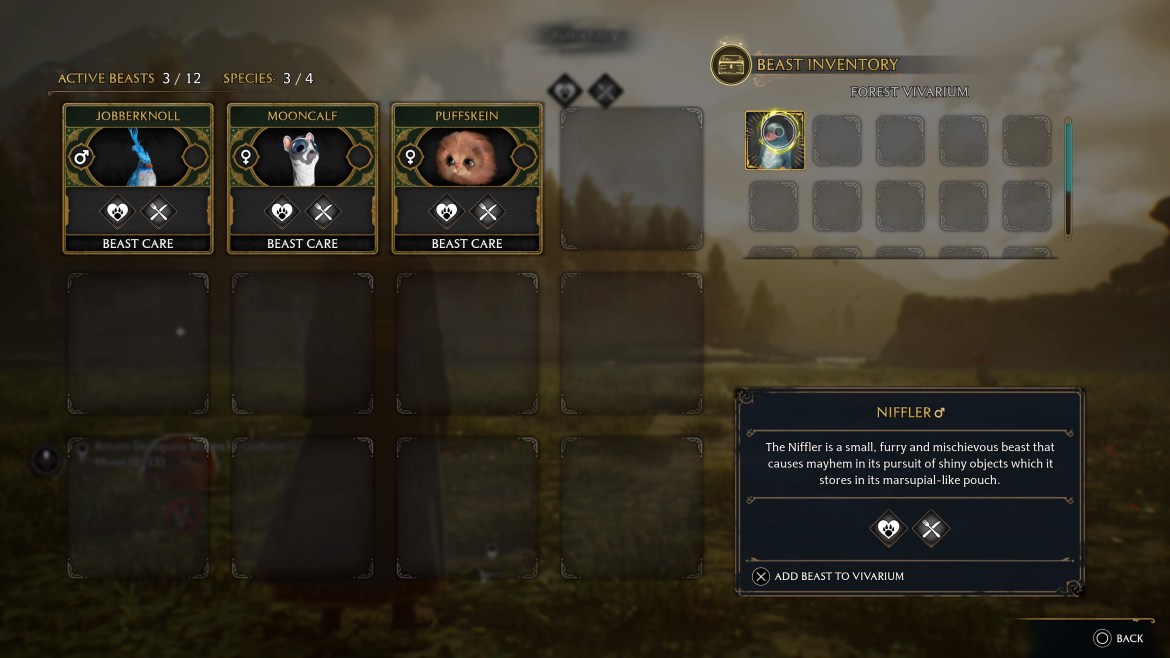
Task: Go back from the beast menu
Action: [x=1118, y=638]
